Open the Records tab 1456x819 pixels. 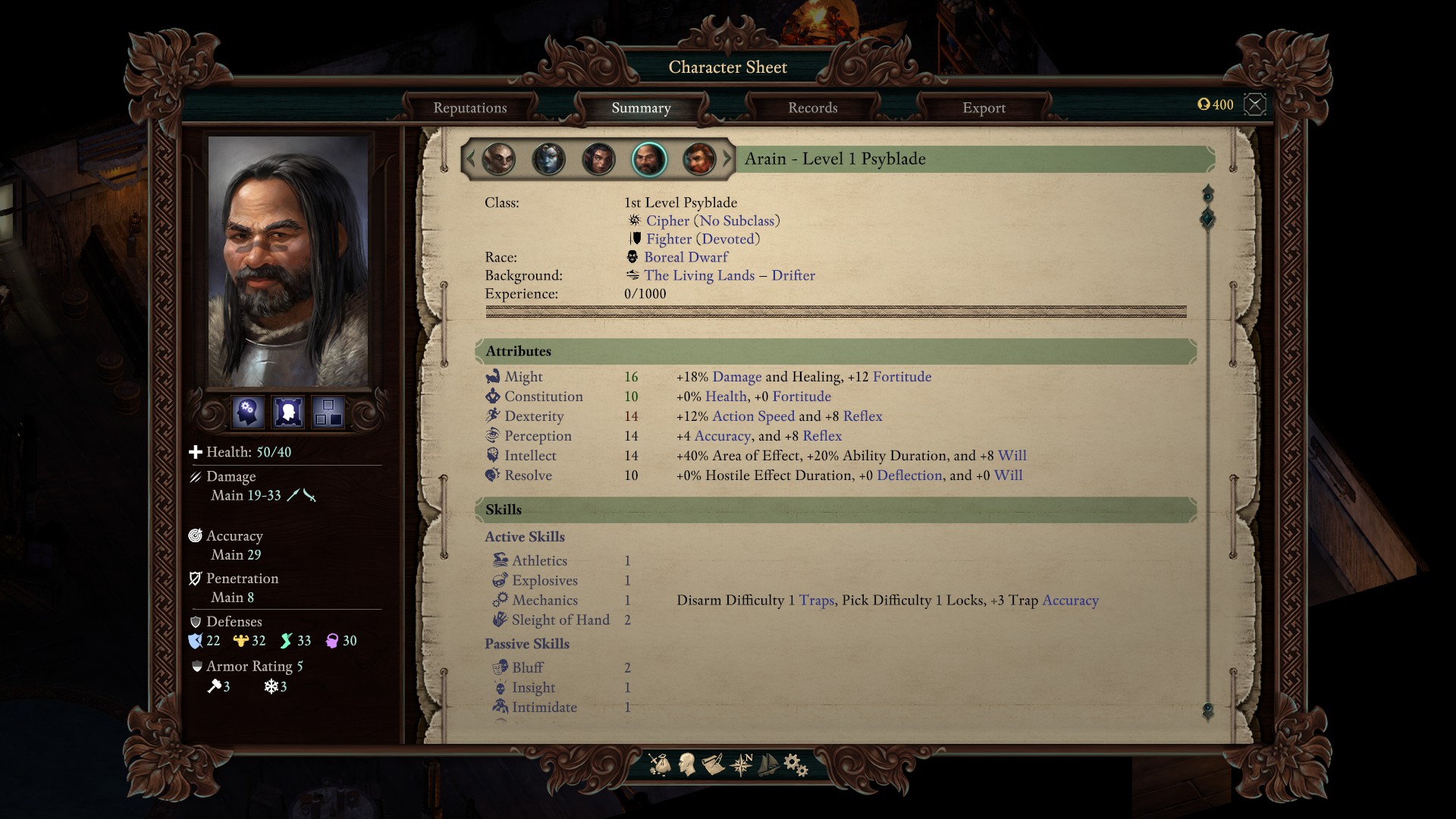click(x=812, y=108)
